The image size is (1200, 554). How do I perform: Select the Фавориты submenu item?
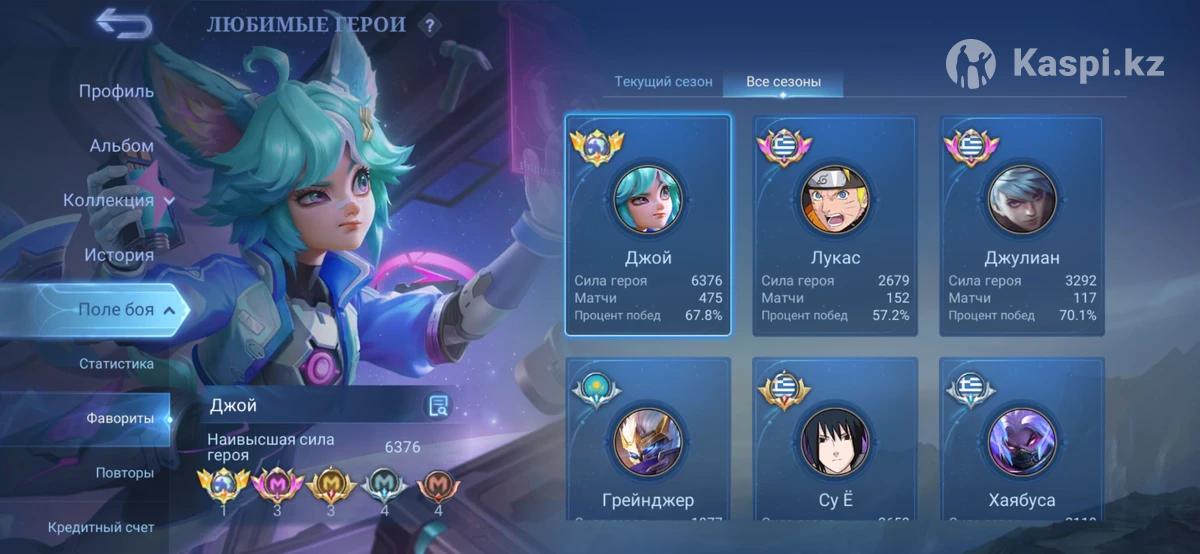[x=120, y=418]
